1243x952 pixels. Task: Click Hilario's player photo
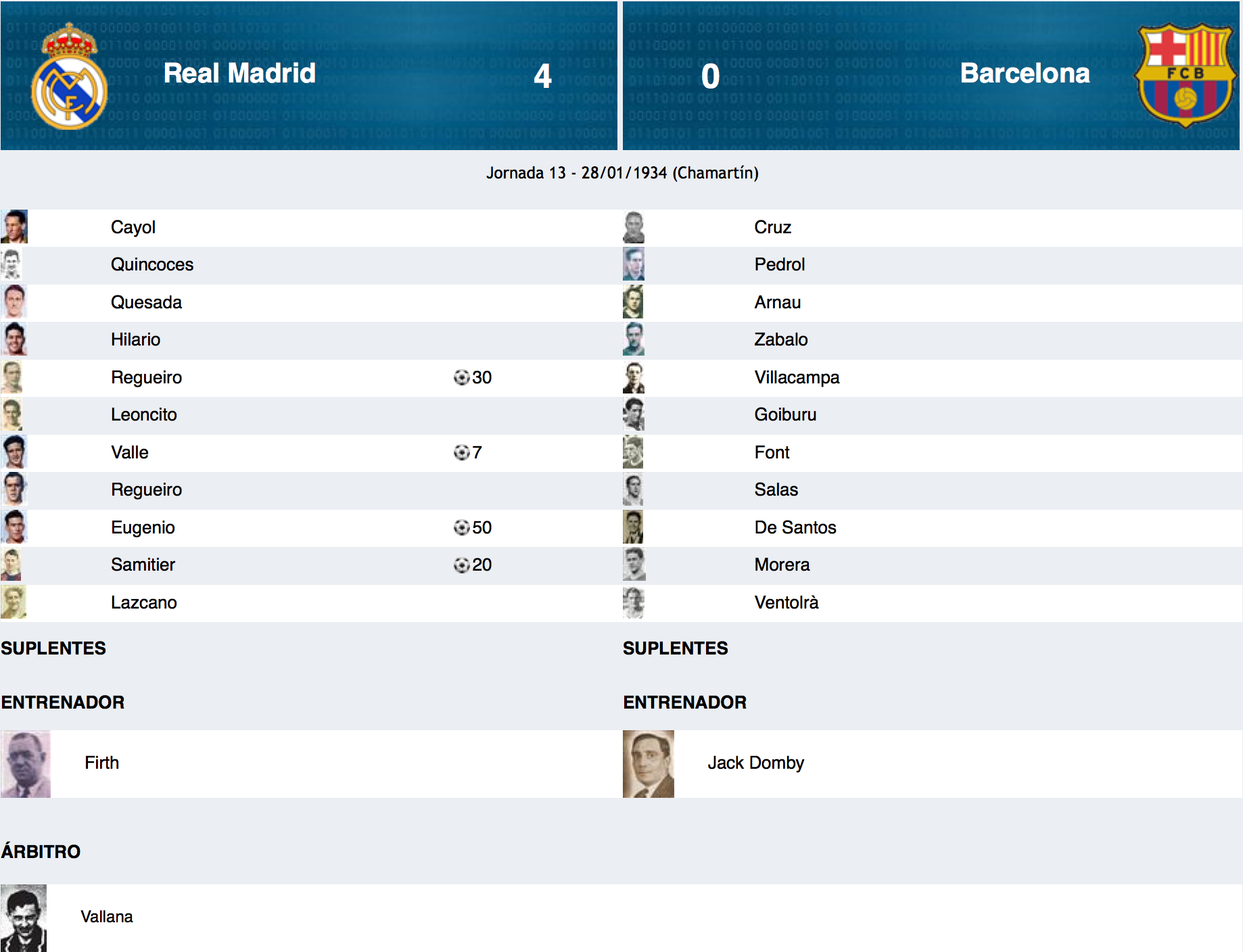tap(14, 340)
